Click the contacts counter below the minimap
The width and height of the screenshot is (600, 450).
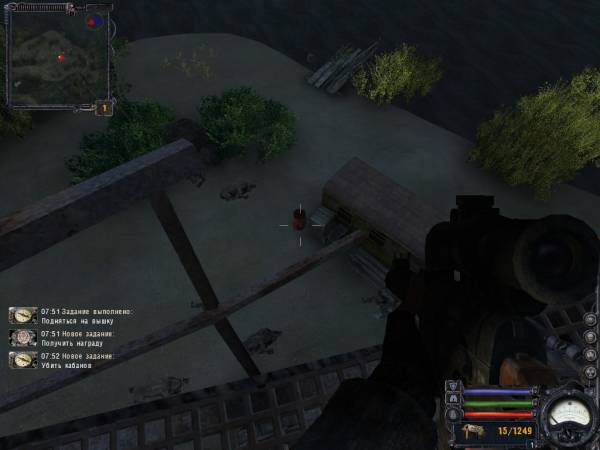pyautogui.click(x=103, y=107)
